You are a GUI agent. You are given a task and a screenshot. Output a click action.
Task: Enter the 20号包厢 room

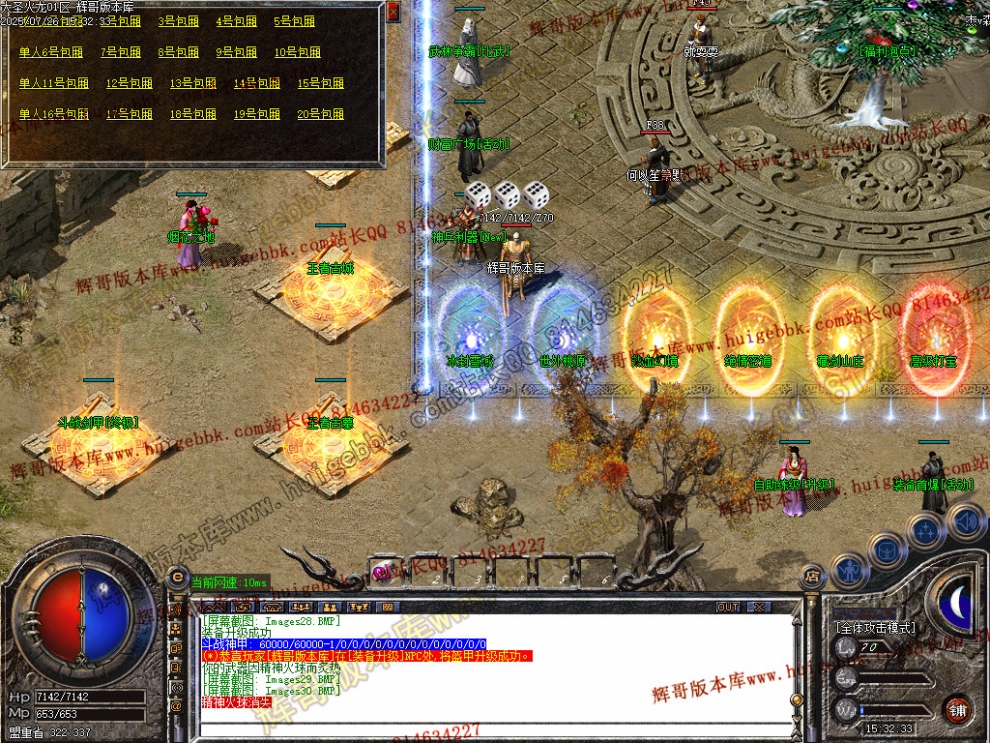[x=320, y=115]
